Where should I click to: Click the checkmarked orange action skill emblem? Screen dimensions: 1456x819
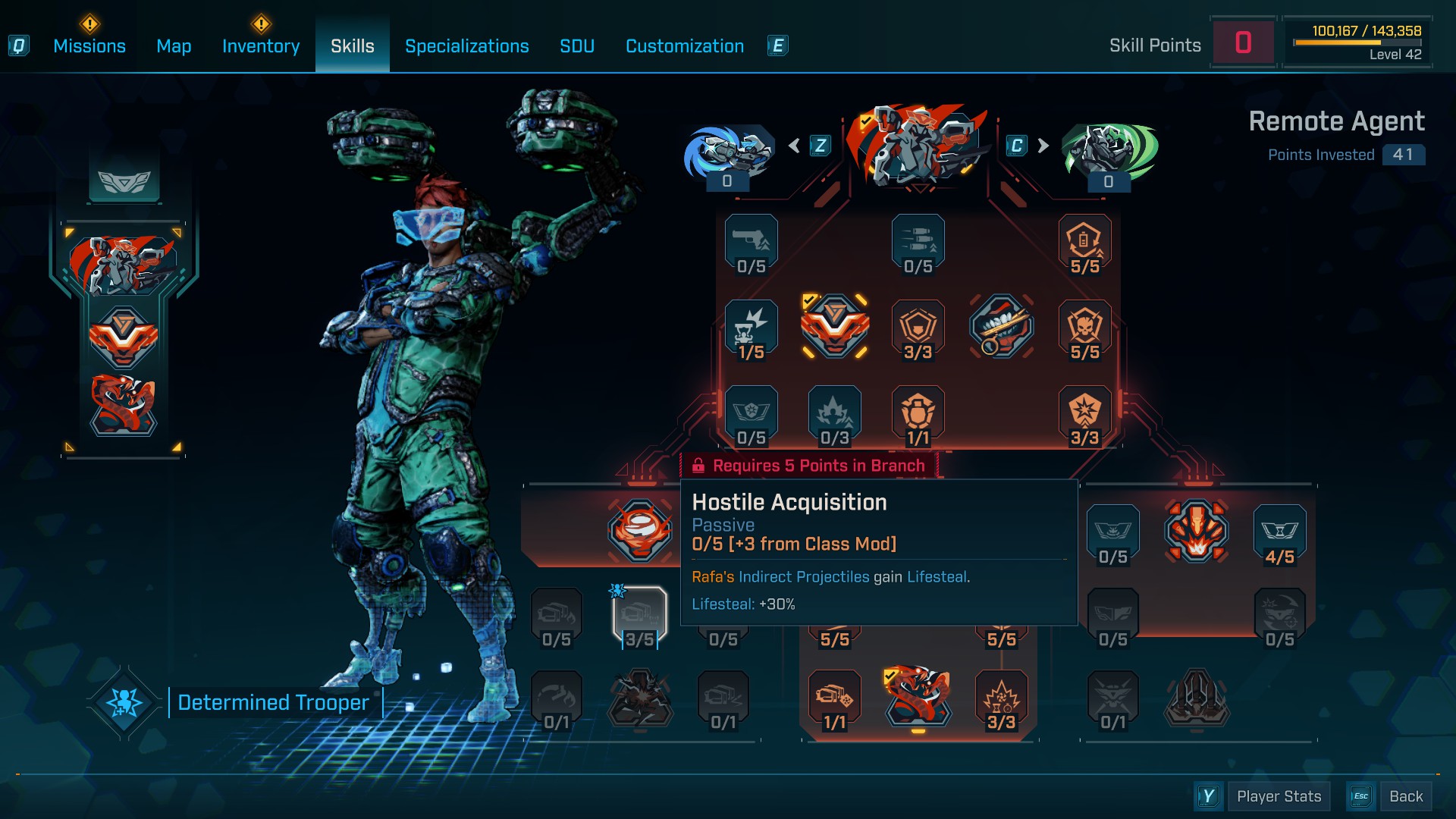pos(835,328)
